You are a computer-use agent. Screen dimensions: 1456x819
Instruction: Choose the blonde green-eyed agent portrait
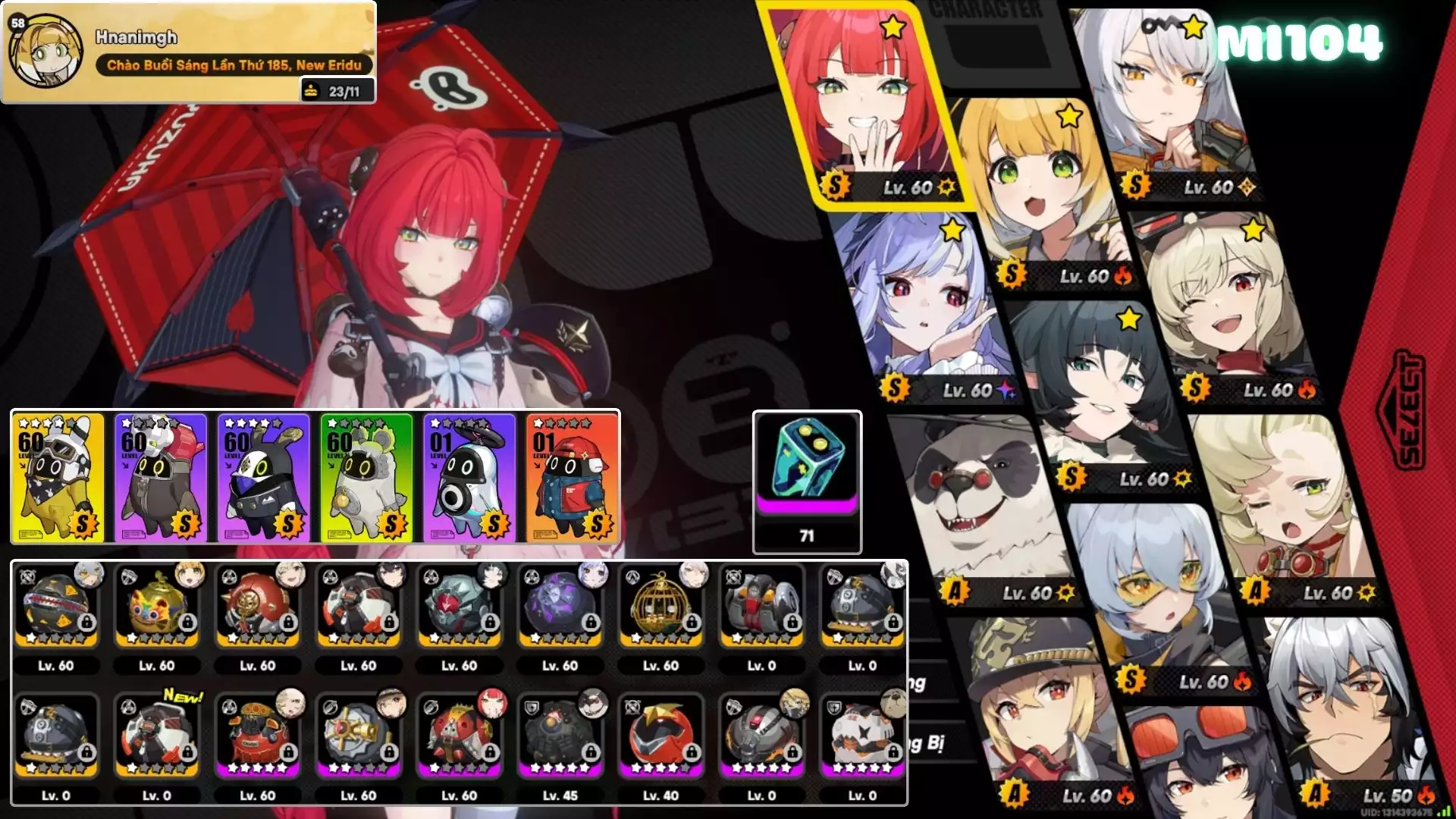[x=1039, y=190]
